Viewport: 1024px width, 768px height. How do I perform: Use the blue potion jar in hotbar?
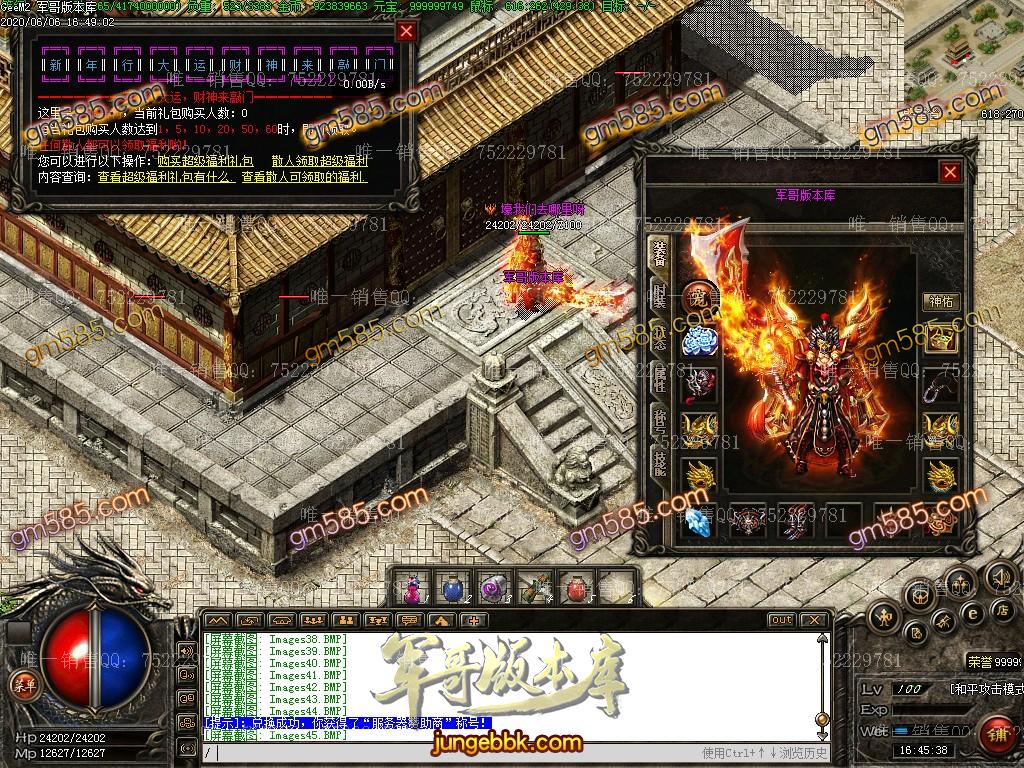point(453,587)
